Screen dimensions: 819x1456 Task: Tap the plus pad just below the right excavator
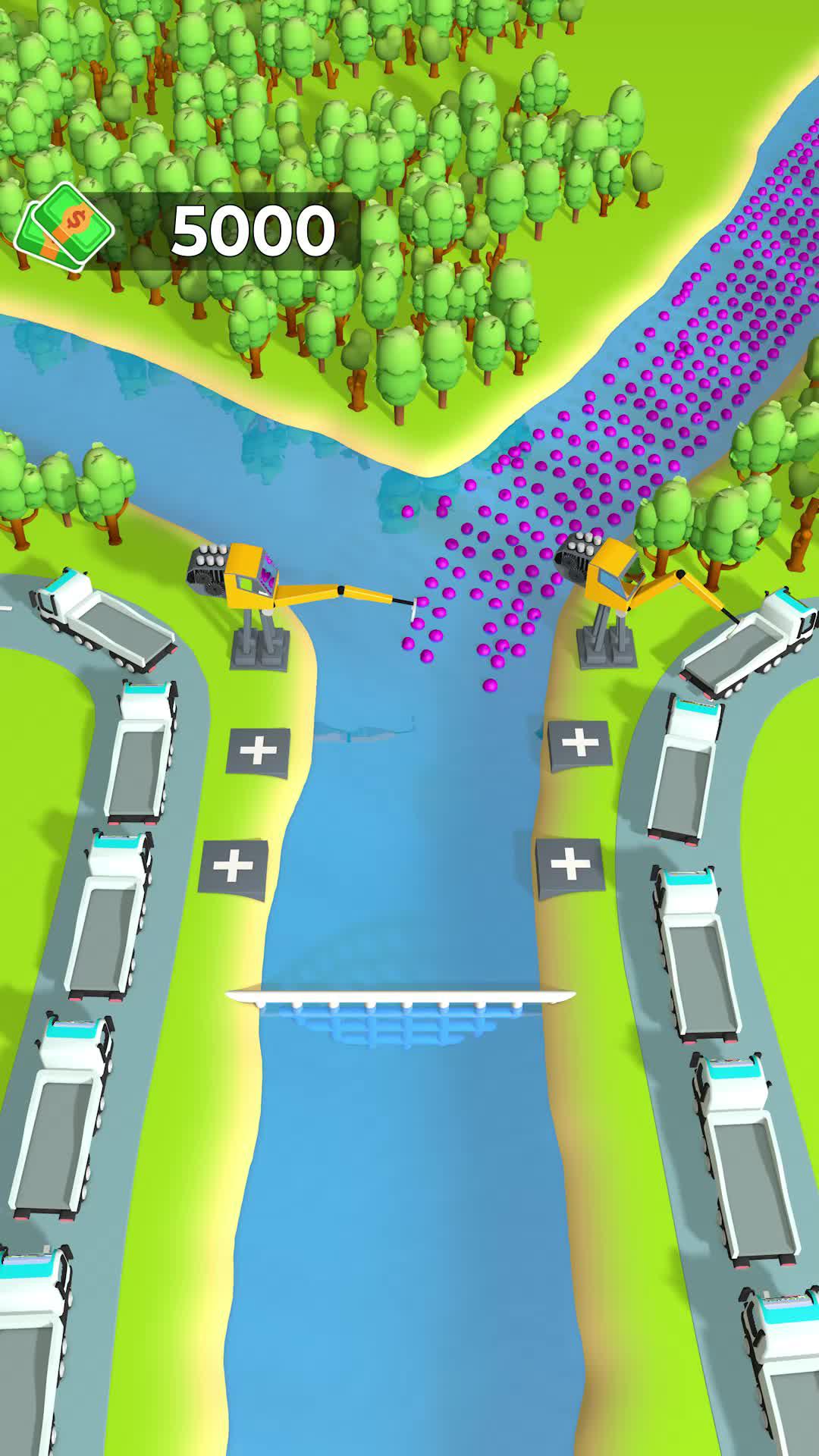579,744
